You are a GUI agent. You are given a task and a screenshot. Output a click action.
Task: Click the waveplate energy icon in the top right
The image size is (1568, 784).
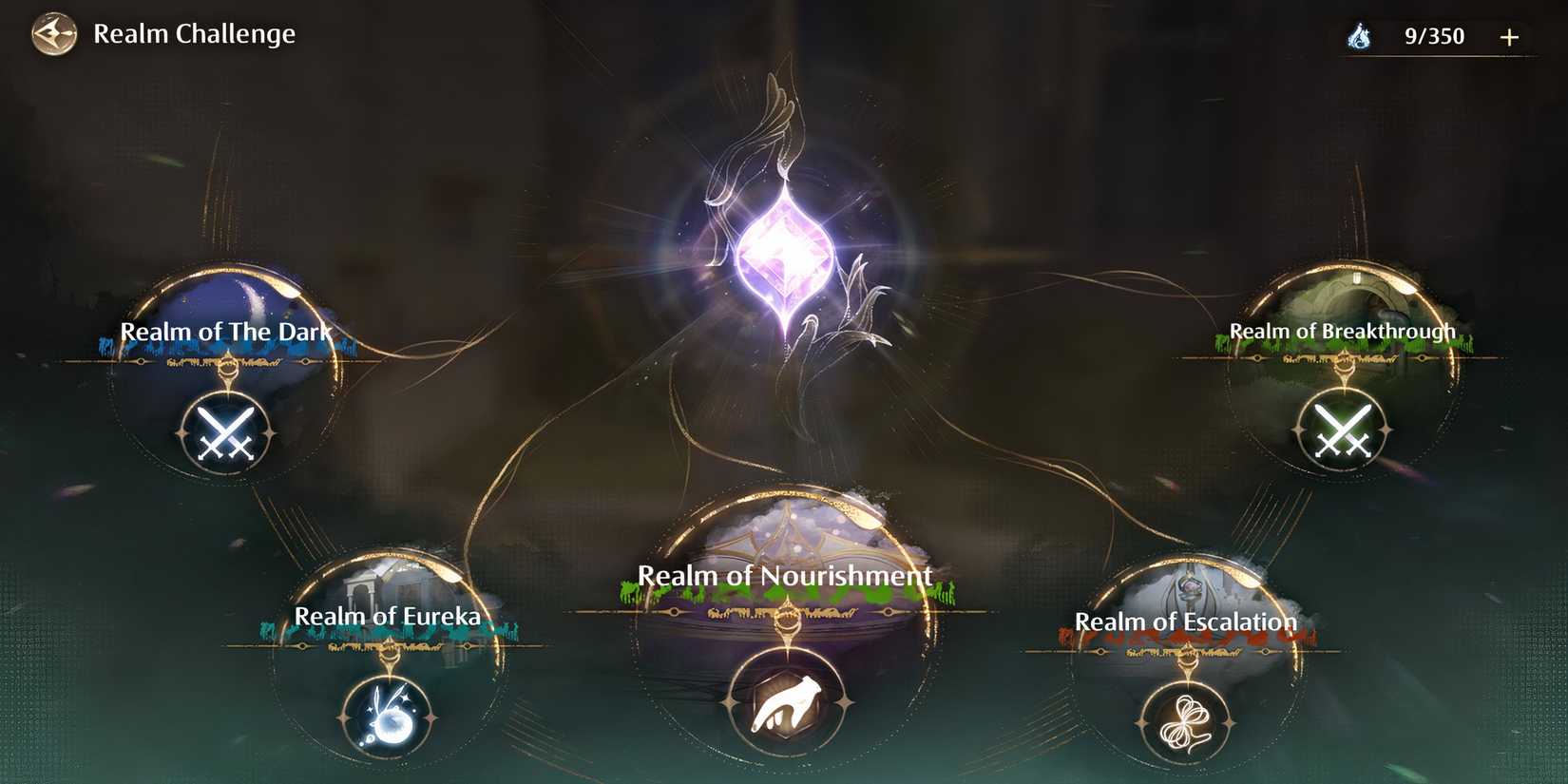pyautogui.click(x=1359, y=36)
